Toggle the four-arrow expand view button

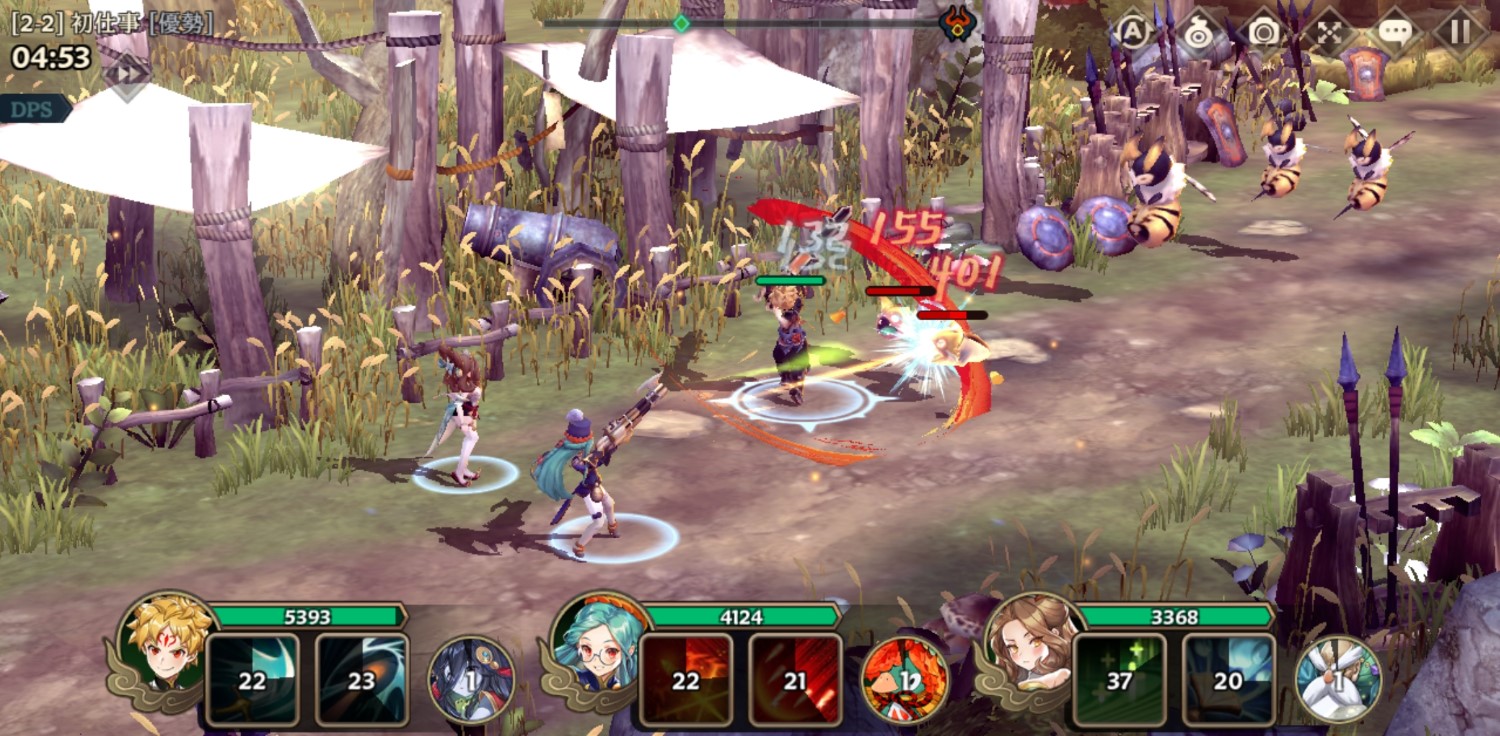[1329, 32]
